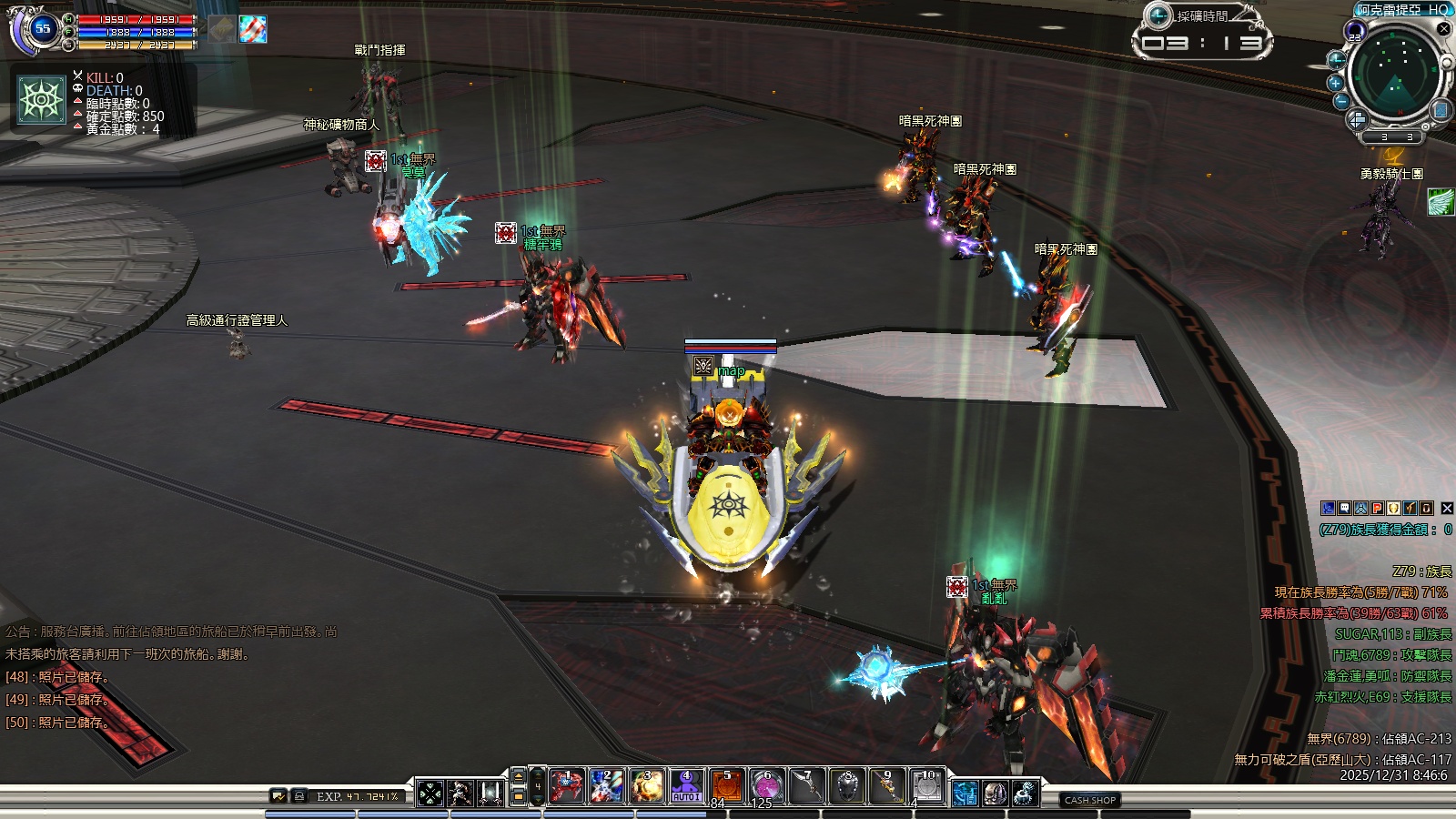The image size is (1456, 819).
Task: Zoom out the radar minimap with minus
Action: click(x=1341, y=102)
